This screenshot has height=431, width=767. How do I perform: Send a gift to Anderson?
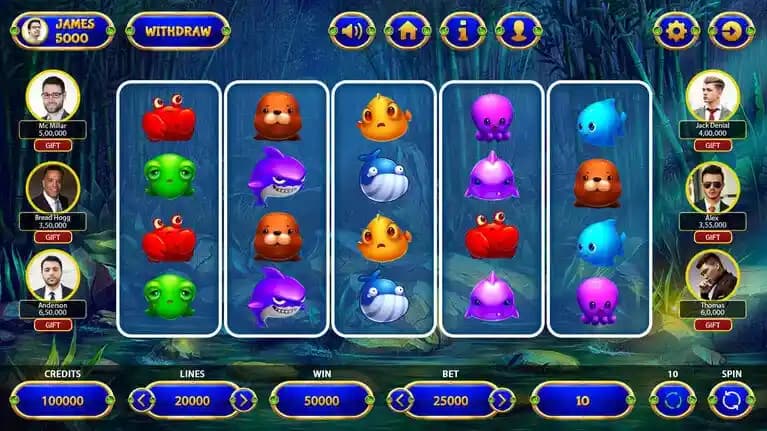pos(53,325)
